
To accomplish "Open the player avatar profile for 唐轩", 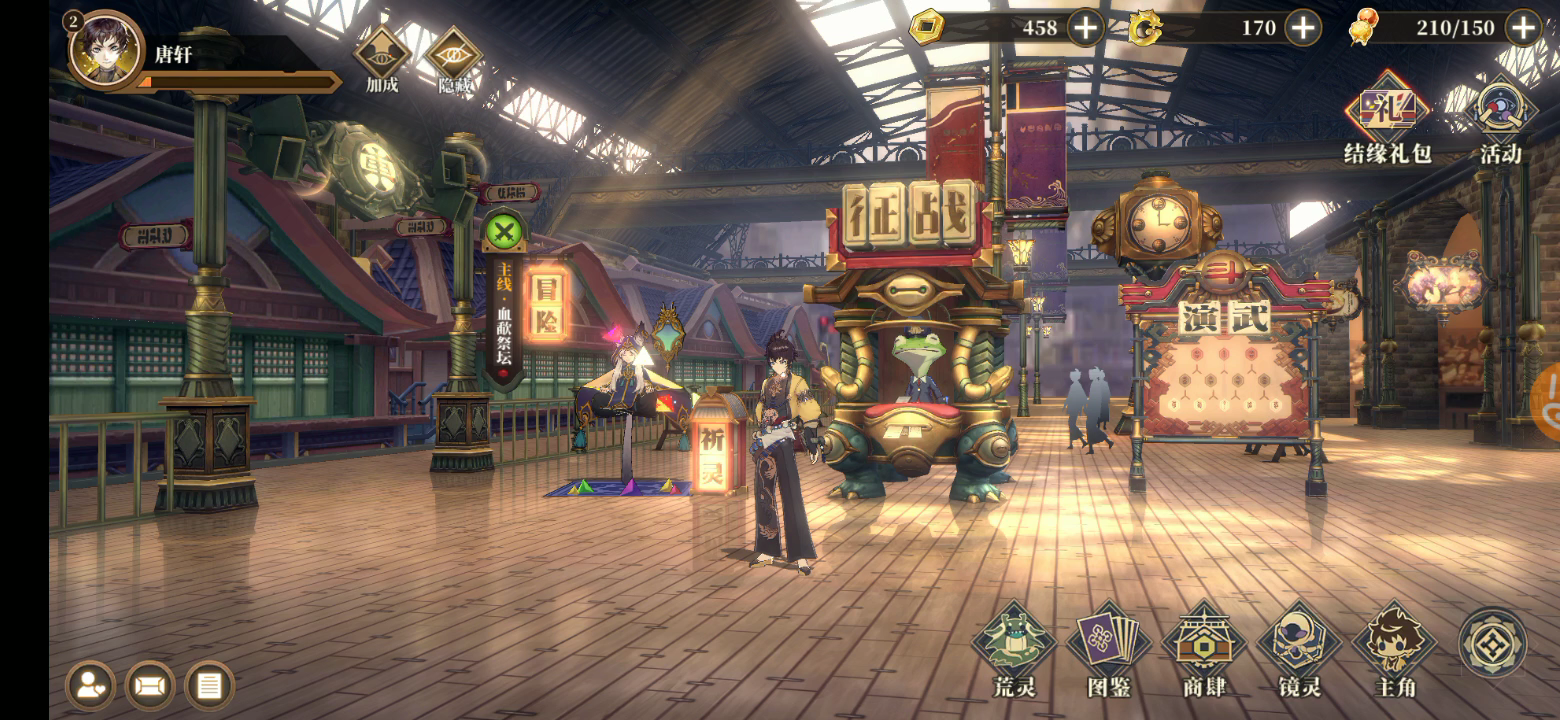I will pos(104,50).
